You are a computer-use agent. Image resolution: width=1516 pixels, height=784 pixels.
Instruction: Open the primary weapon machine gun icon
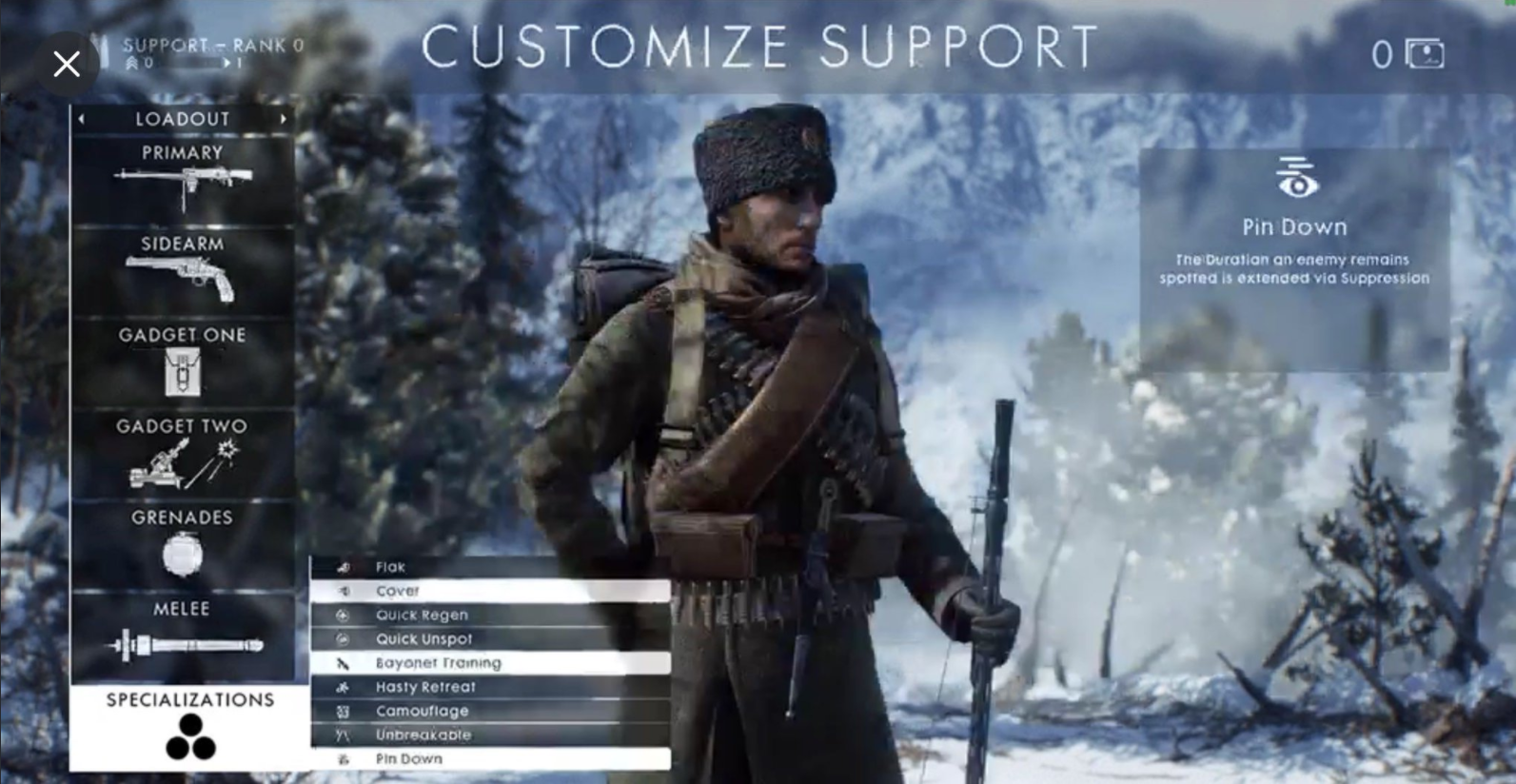184,183
